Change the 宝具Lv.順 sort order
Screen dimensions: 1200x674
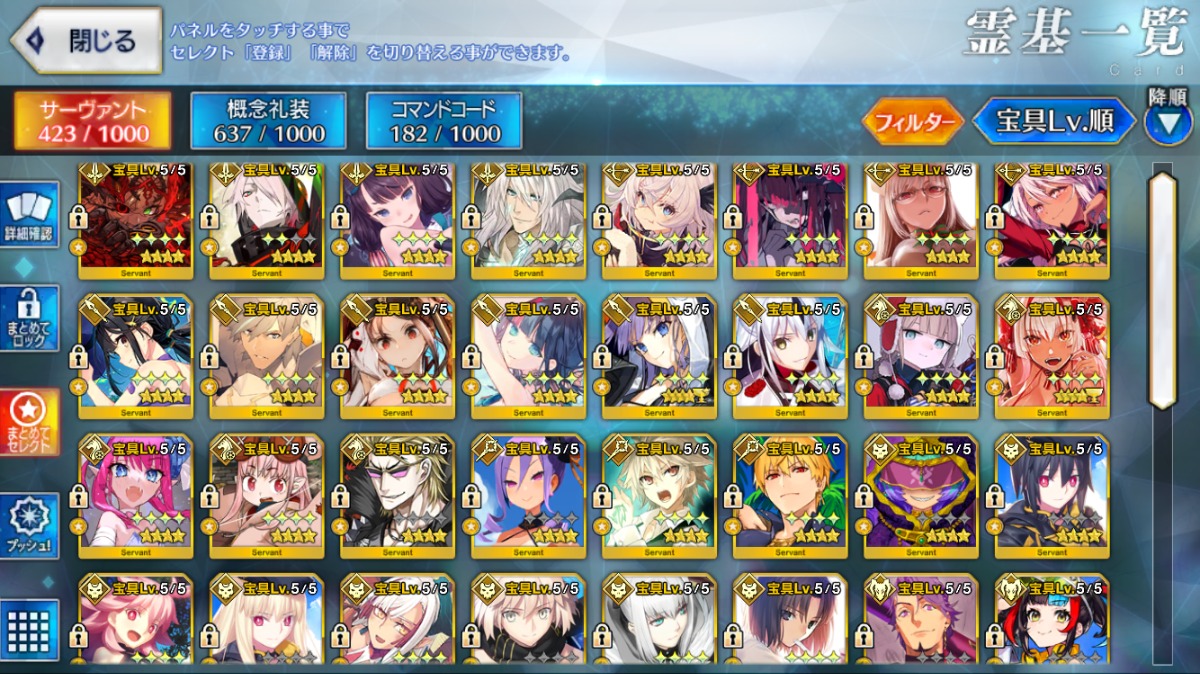[x=1053, y=122]
